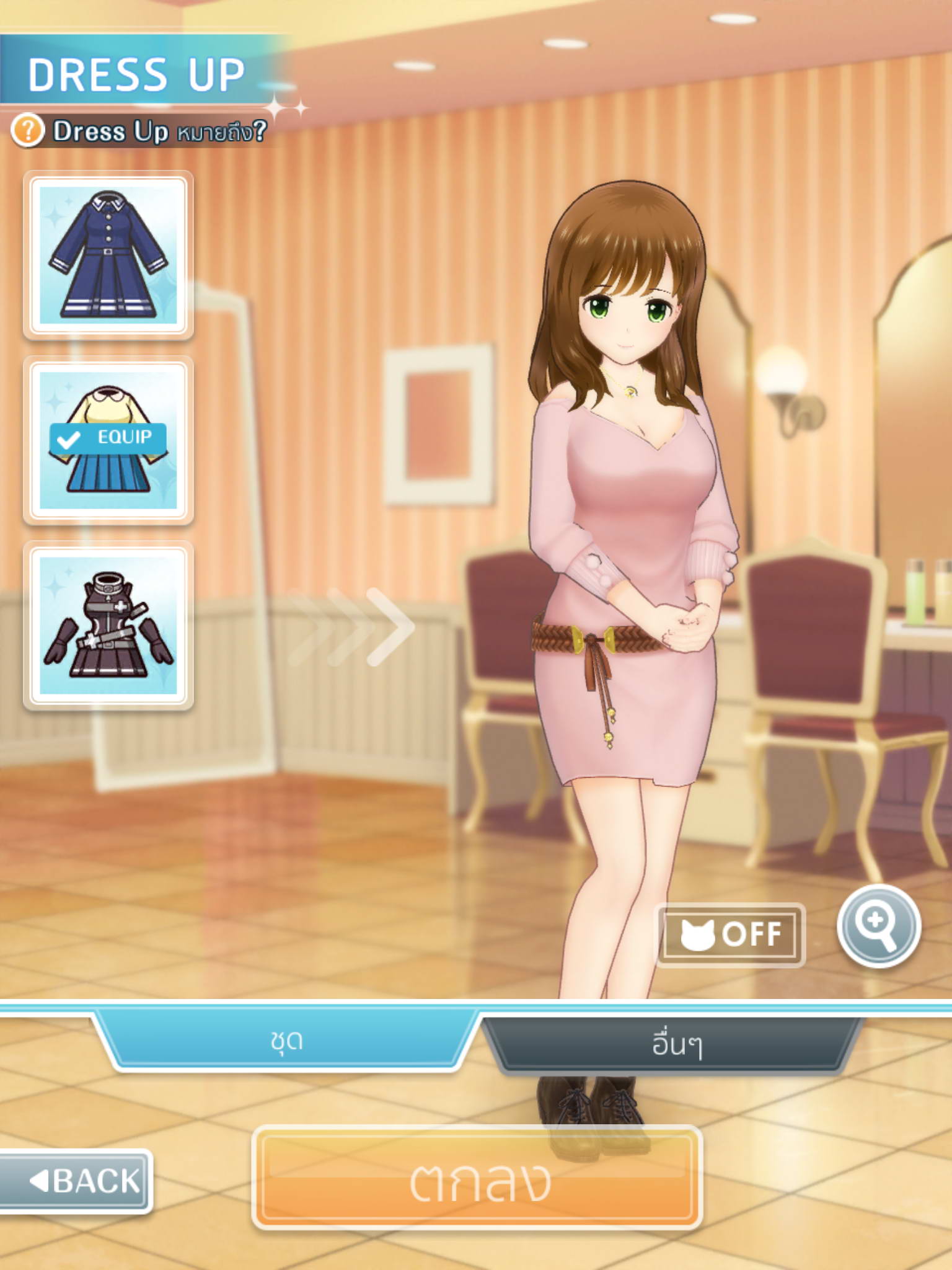Image resolution: width=952 pixels, height=1270 pixels.
Task: Choose the equipped yellow top blue skirt outfit
Action: (x=108, y=440)
